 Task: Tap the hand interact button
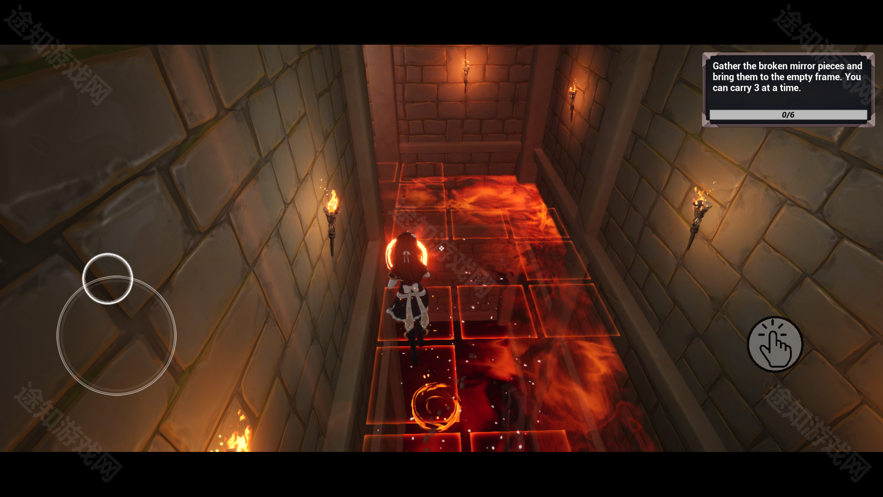click(x=775, y=345)
